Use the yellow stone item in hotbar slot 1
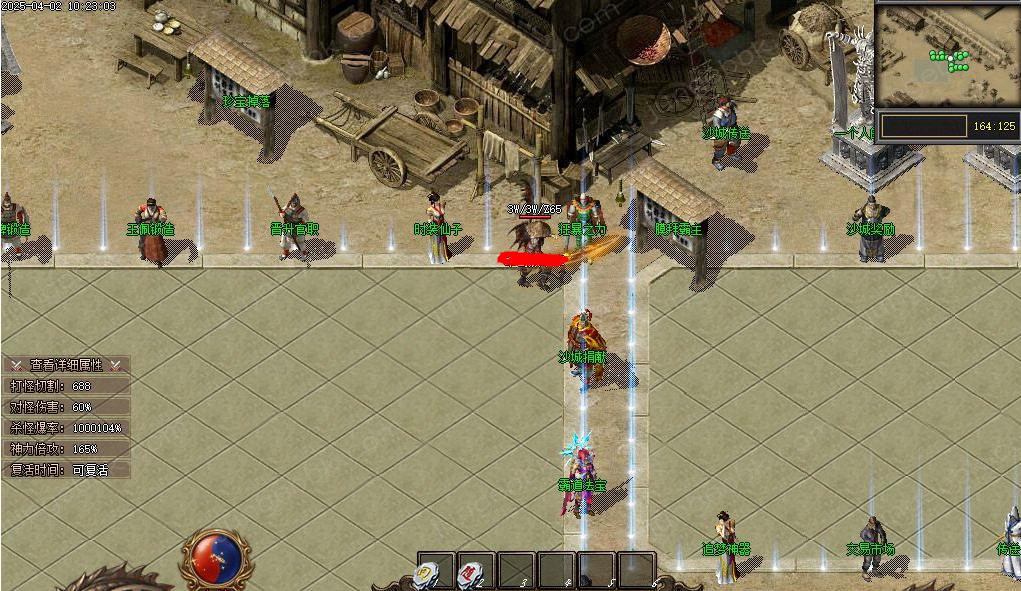 pos(427,573)
